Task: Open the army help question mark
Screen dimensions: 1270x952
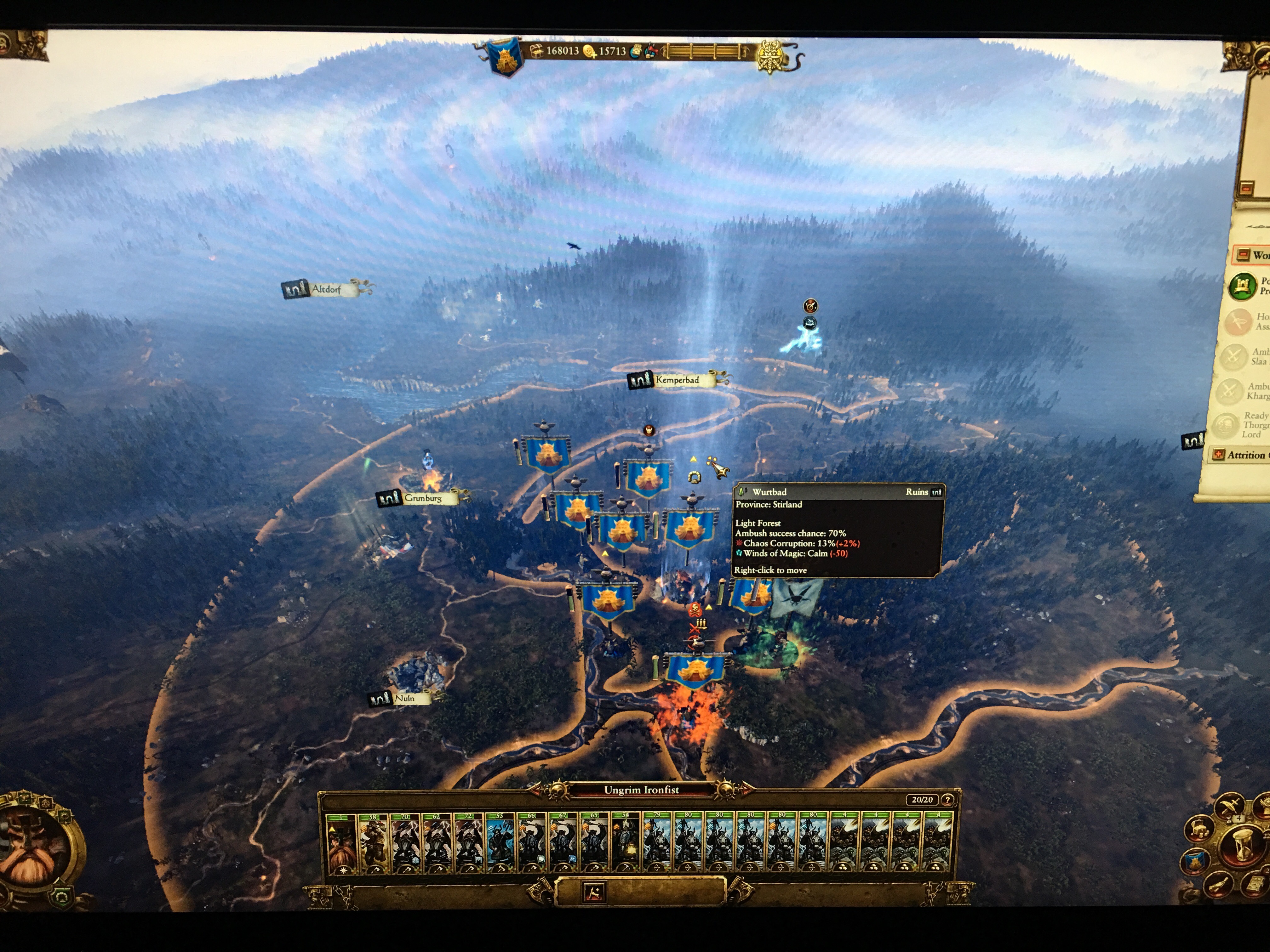Action: coord(947,800)
